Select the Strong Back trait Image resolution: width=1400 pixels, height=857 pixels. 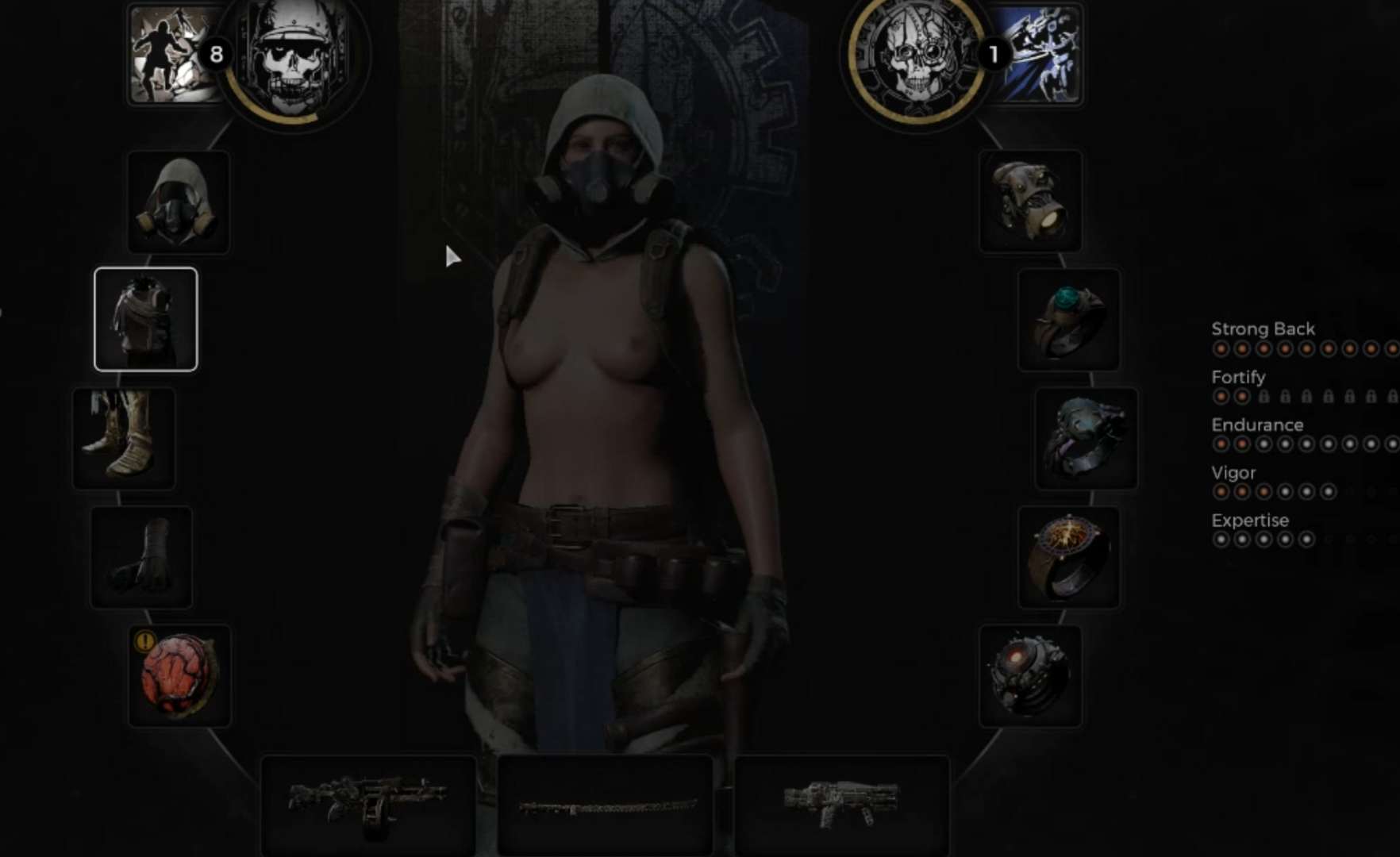point(1263,329)
